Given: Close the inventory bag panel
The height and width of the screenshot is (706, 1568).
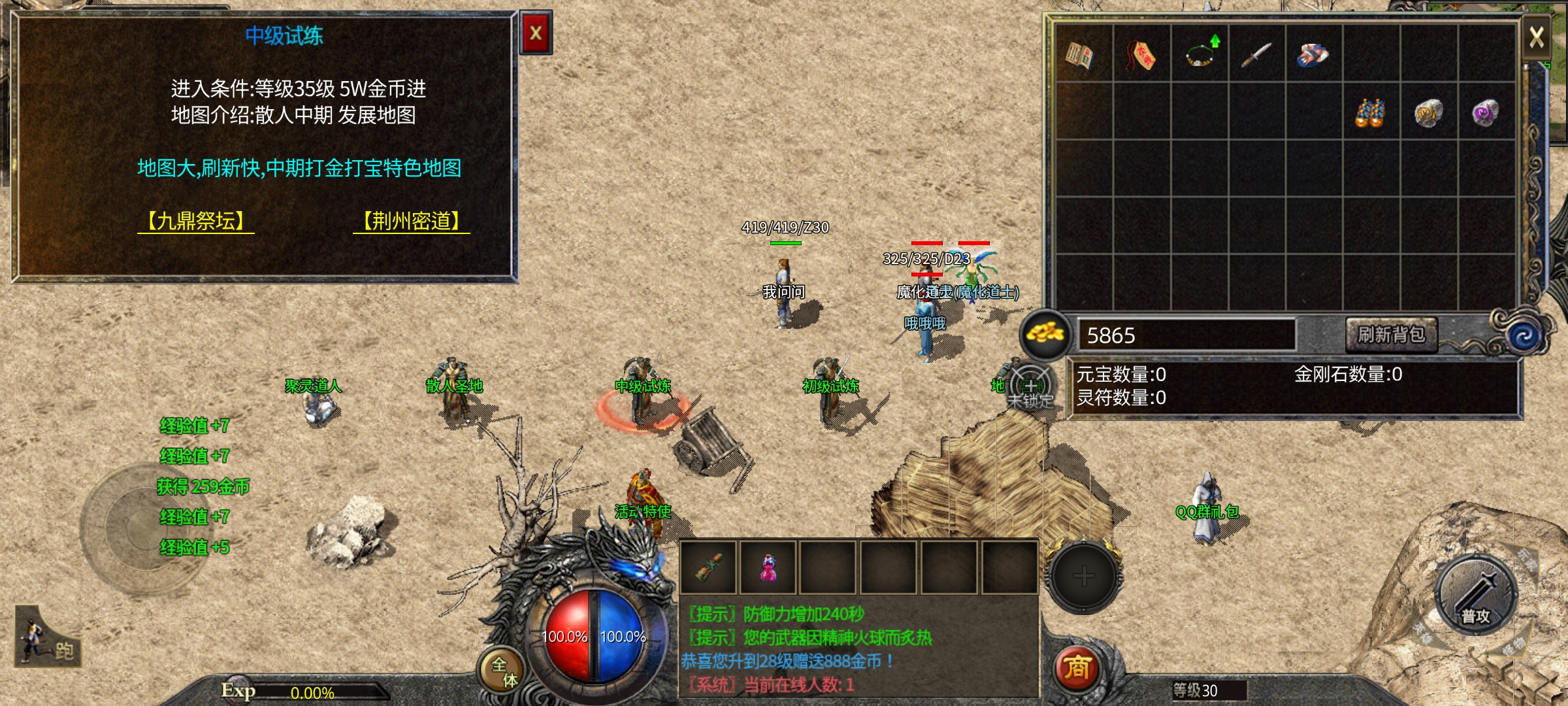Looking at the screenshot, I should [1537, 37].
